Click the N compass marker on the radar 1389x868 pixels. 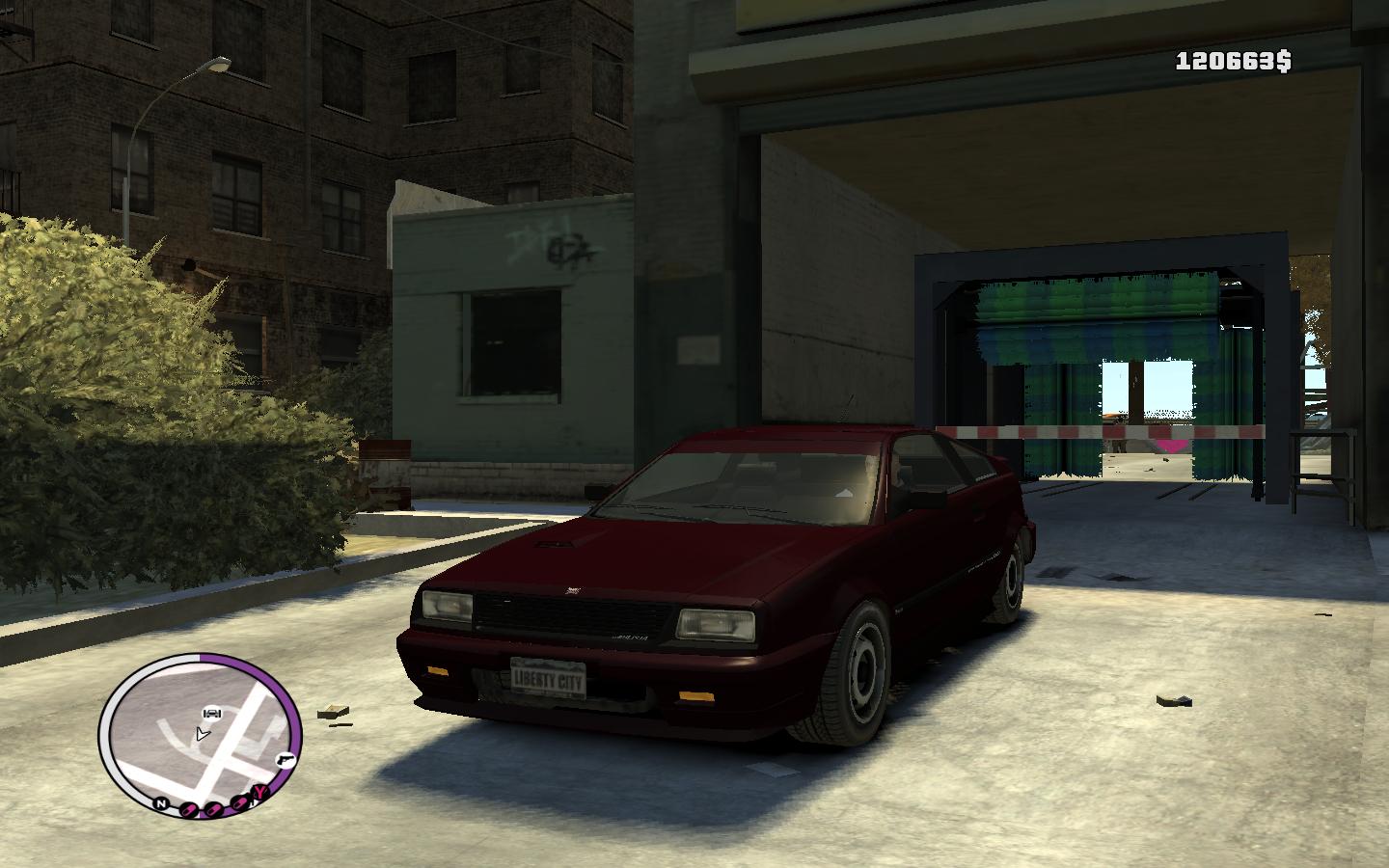pyautogui.click(x=160, y=802)
